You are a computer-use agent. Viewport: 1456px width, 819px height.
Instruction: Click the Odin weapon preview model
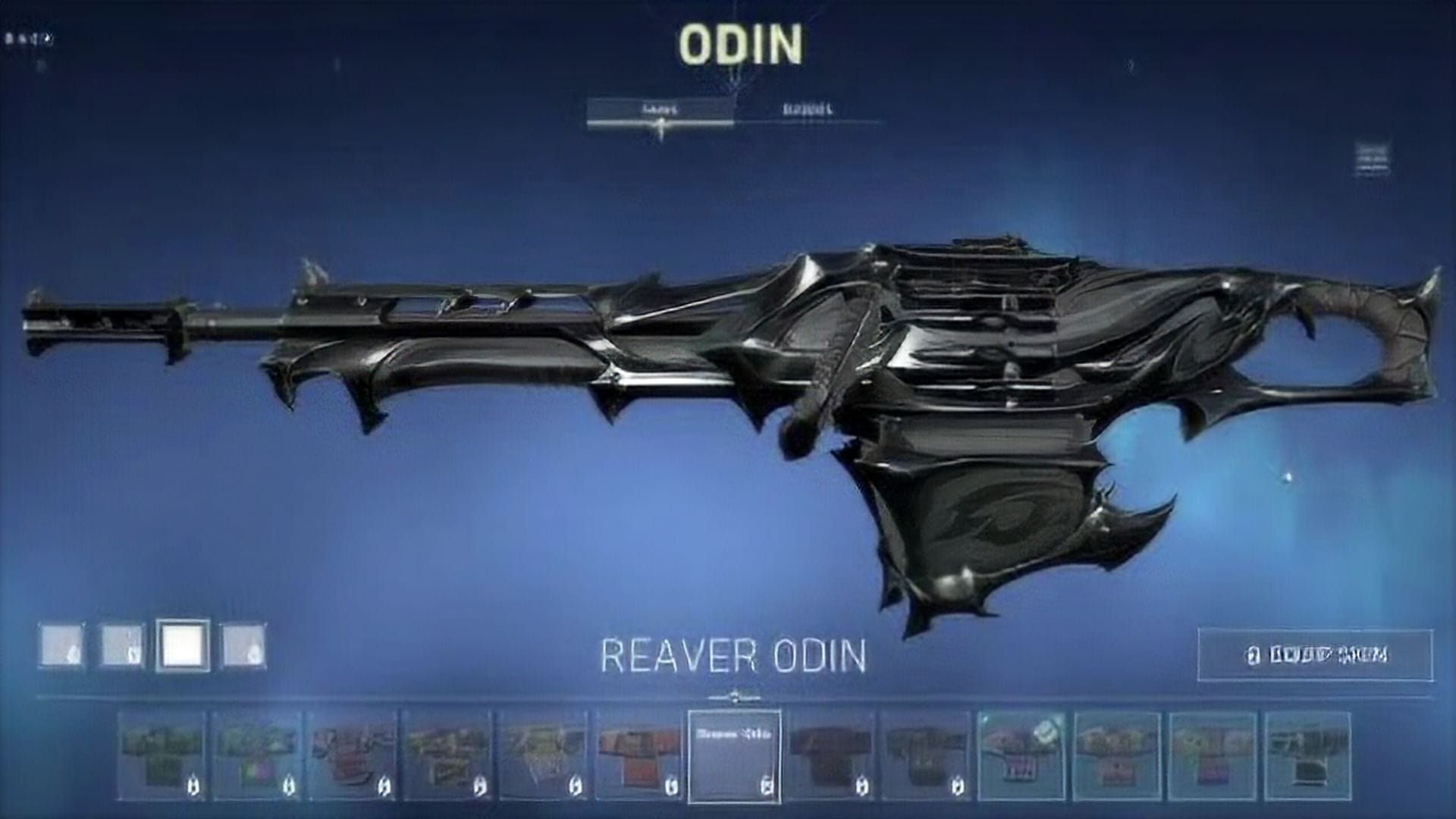click(x=728, y=379)
